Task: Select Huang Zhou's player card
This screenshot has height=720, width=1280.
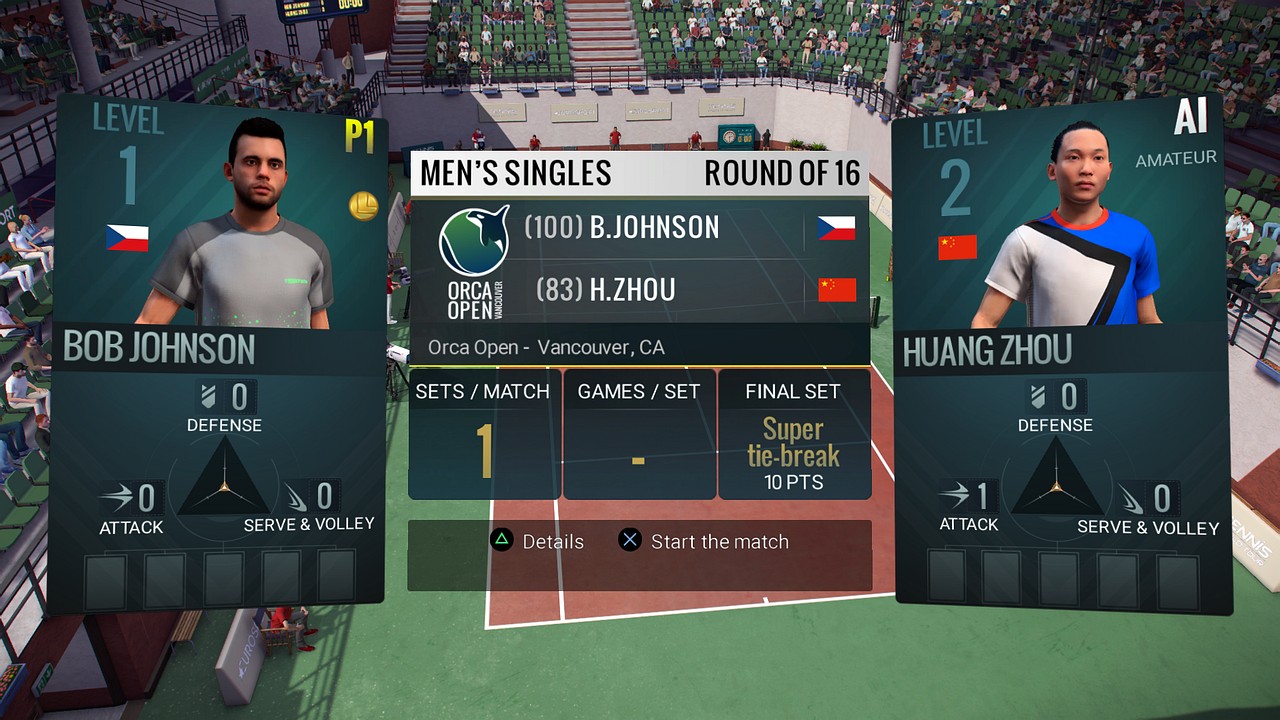Action: tap(1060, 350)
